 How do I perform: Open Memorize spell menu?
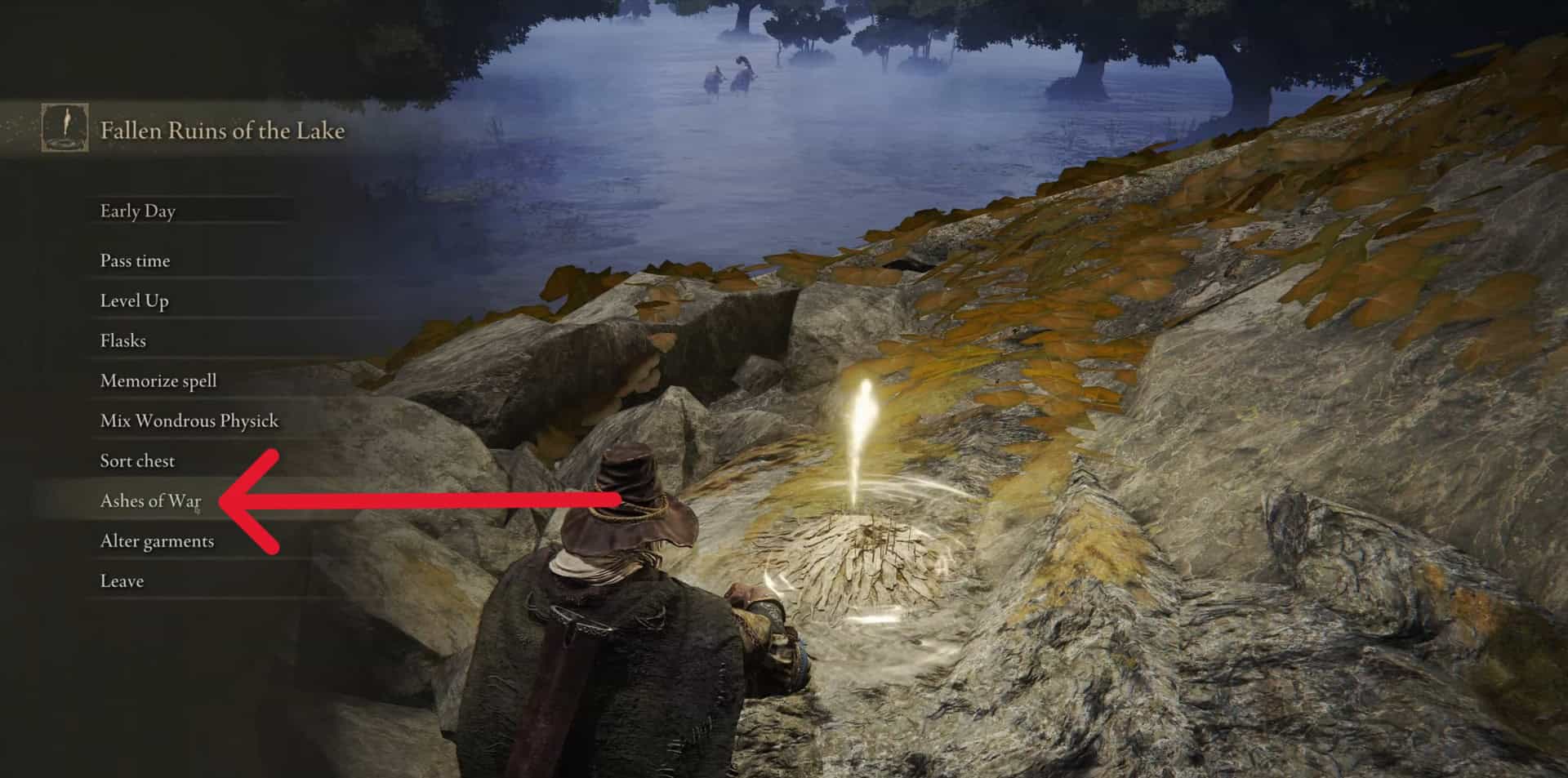pos(158,380)
